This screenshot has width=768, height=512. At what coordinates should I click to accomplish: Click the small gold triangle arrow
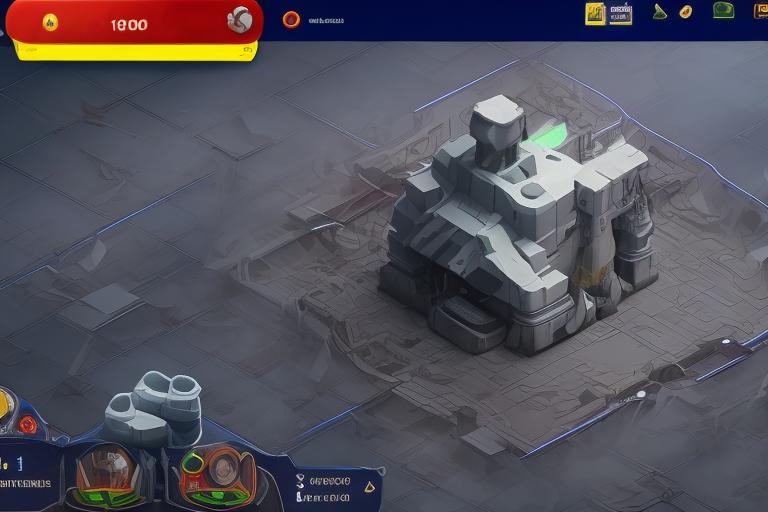pyautogui.click(x=368, y=487)
